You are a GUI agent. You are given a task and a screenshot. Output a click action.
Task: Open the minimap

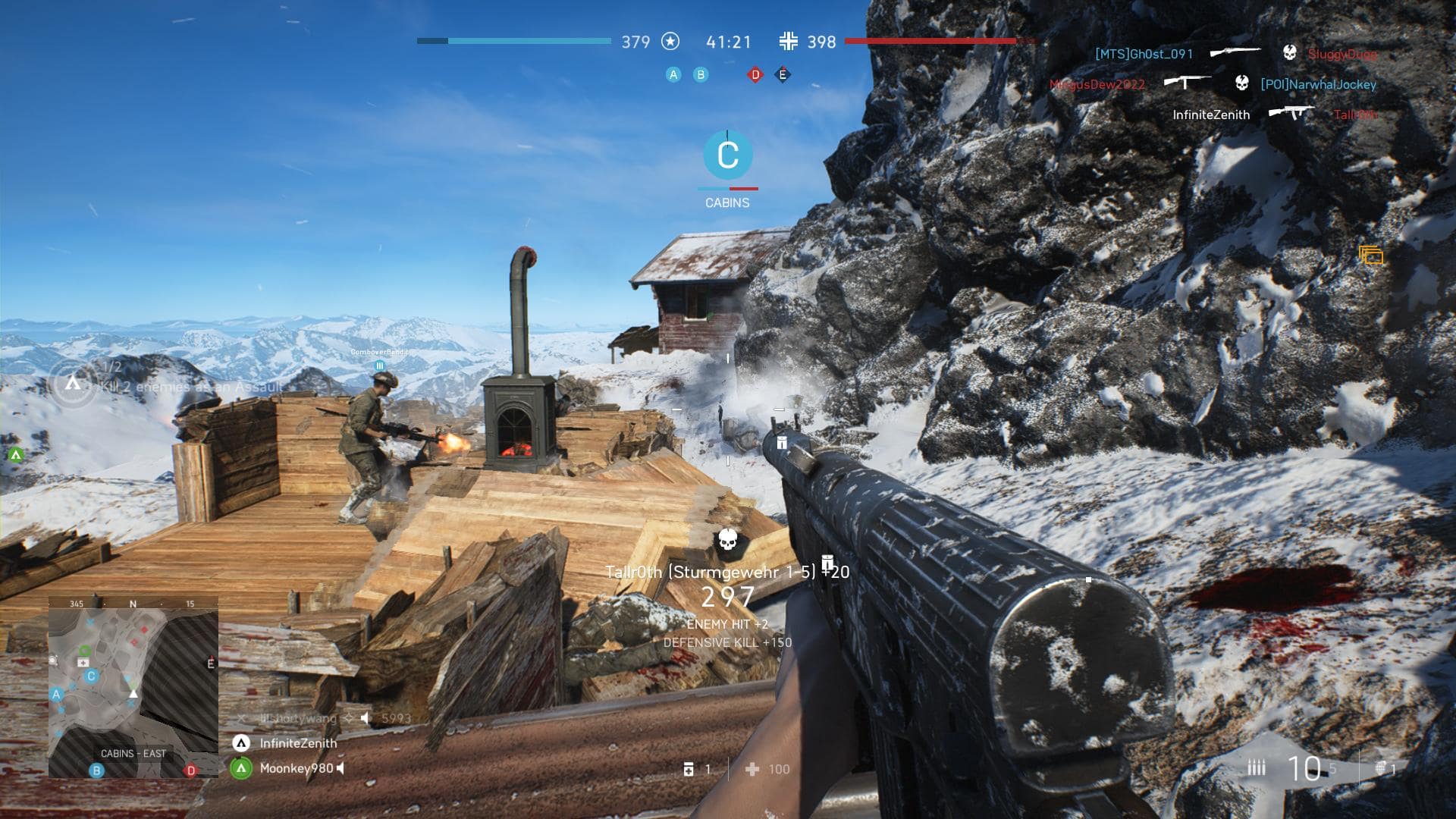point(133,687)
